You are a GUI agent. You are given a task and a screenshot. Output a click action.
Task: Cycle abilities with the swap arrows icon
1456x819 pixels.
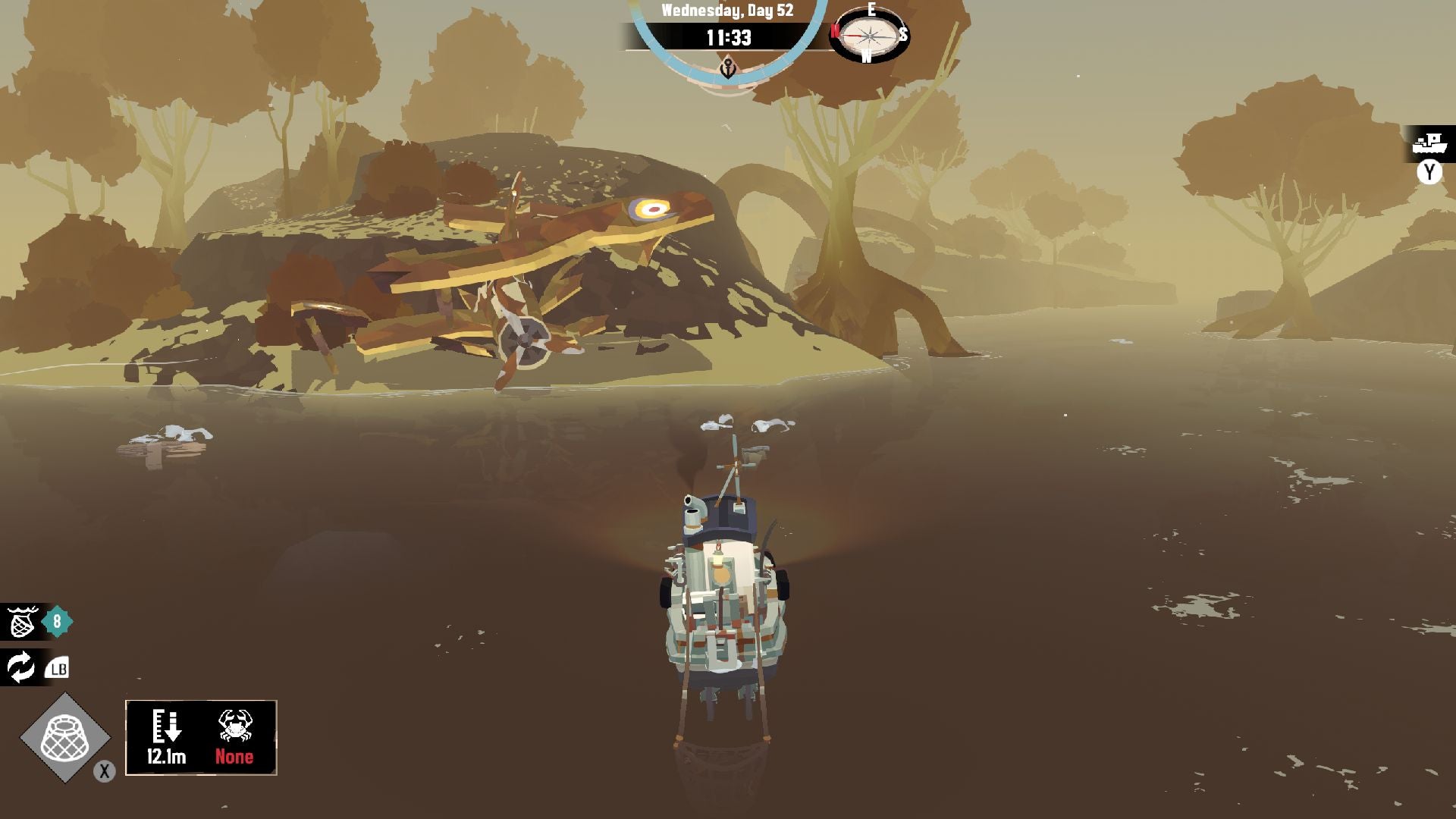pyautogui.click(x=20, y=667)
